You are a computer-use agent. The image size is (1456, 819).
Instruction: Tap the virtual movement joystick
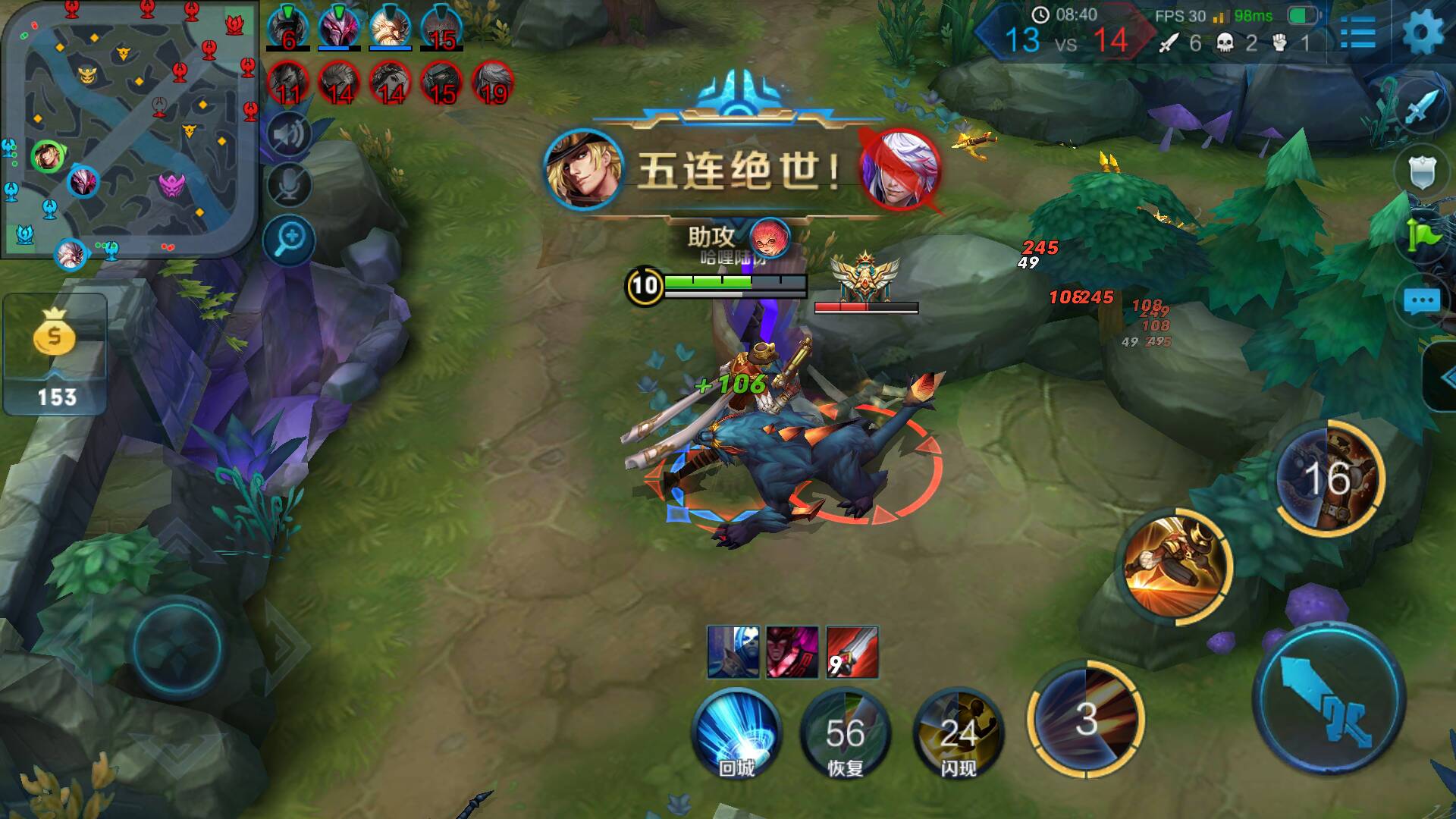tap(177, 647)
